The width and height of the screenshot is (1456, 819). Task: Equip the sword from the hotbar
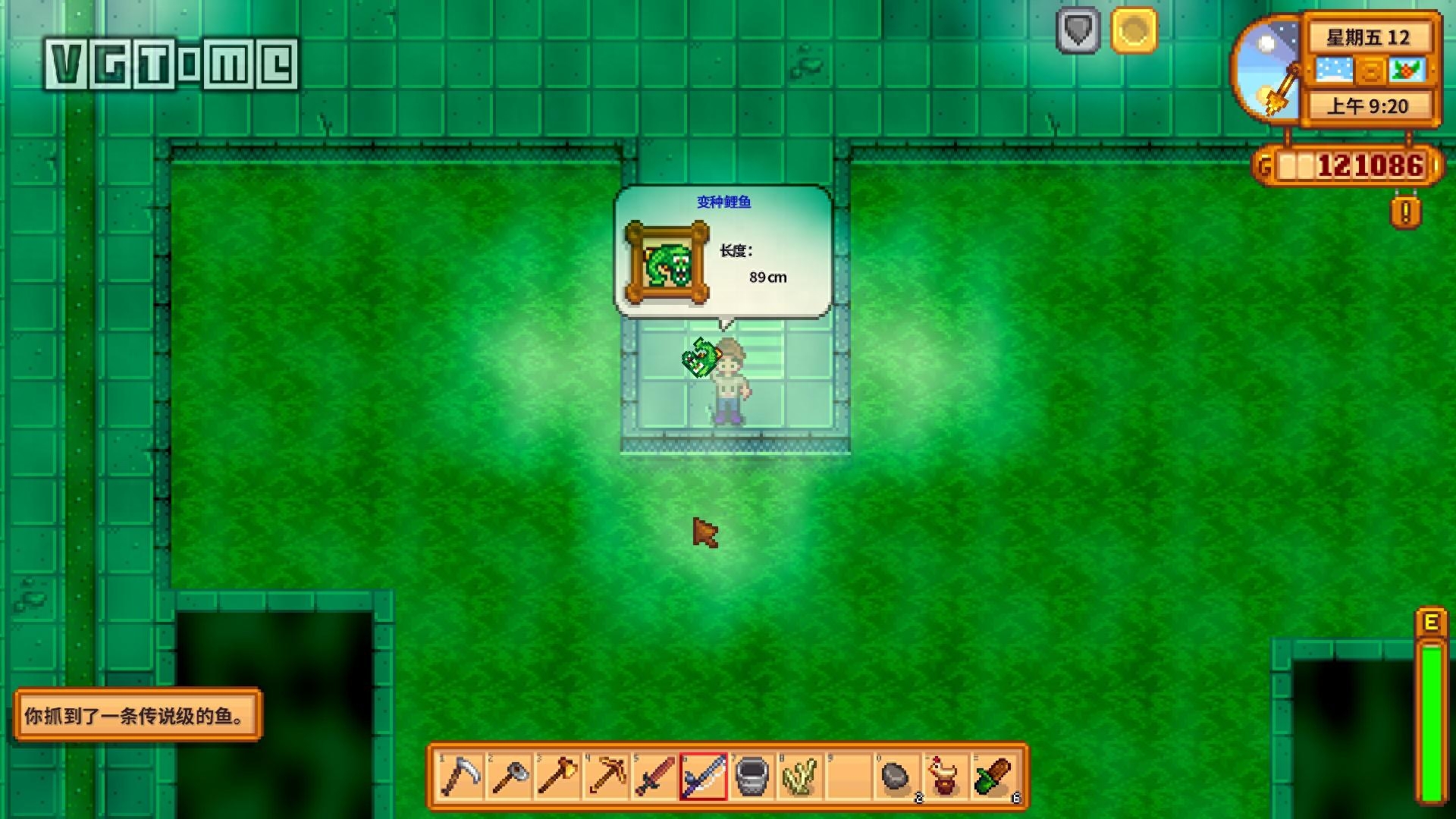click(x=654, y=777)
